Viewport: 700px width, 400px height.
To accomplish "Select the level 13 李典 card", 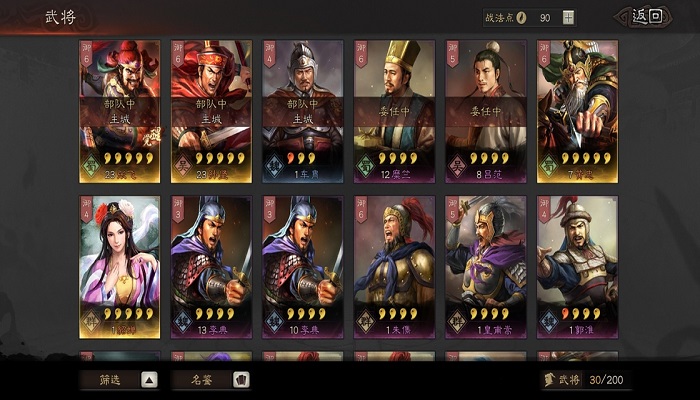I will pyautogui.click(x=210, y=266).
